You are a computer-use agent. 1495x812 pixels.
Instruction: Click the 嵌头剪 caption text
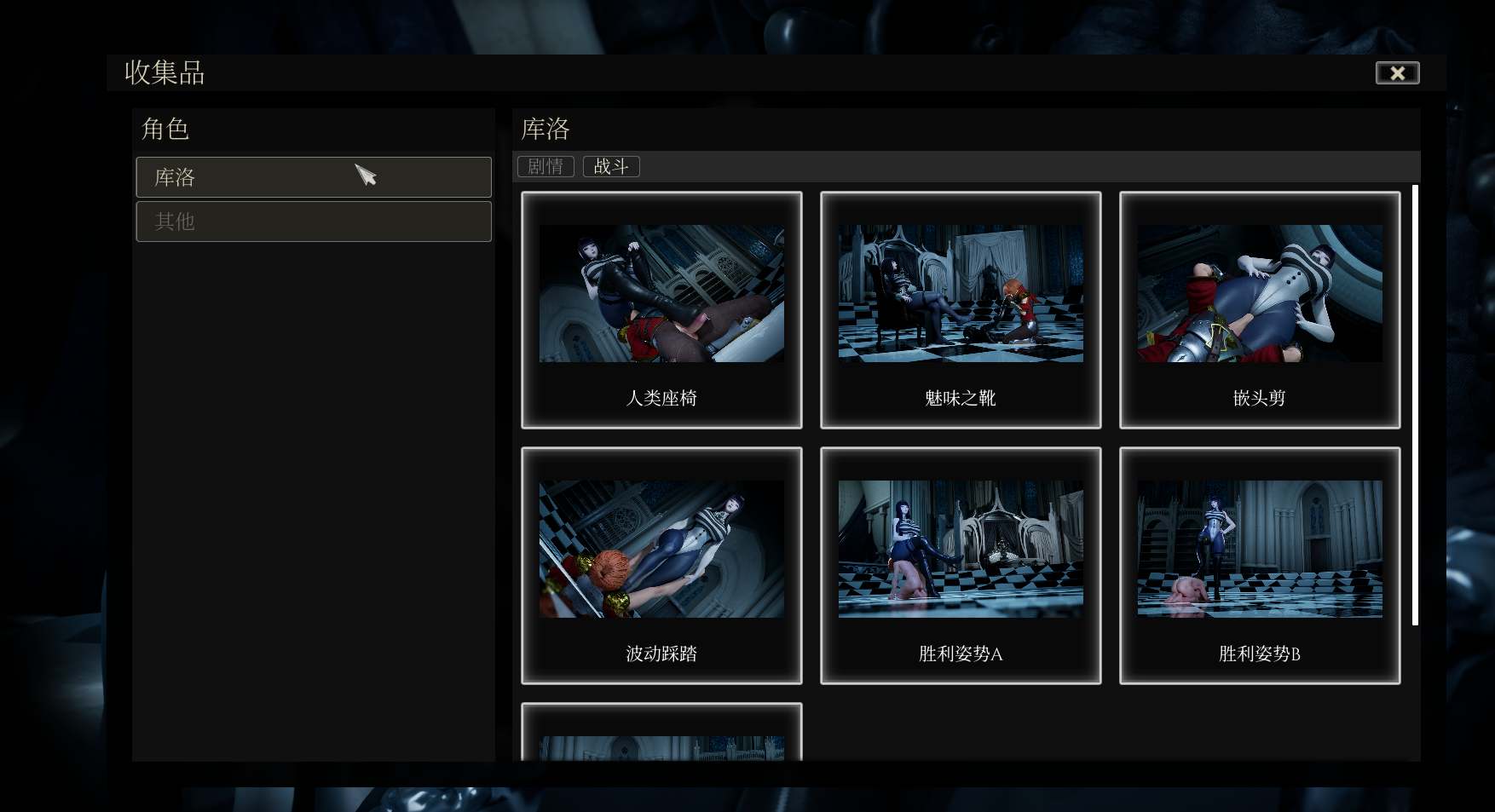[x=1259, y=398]
